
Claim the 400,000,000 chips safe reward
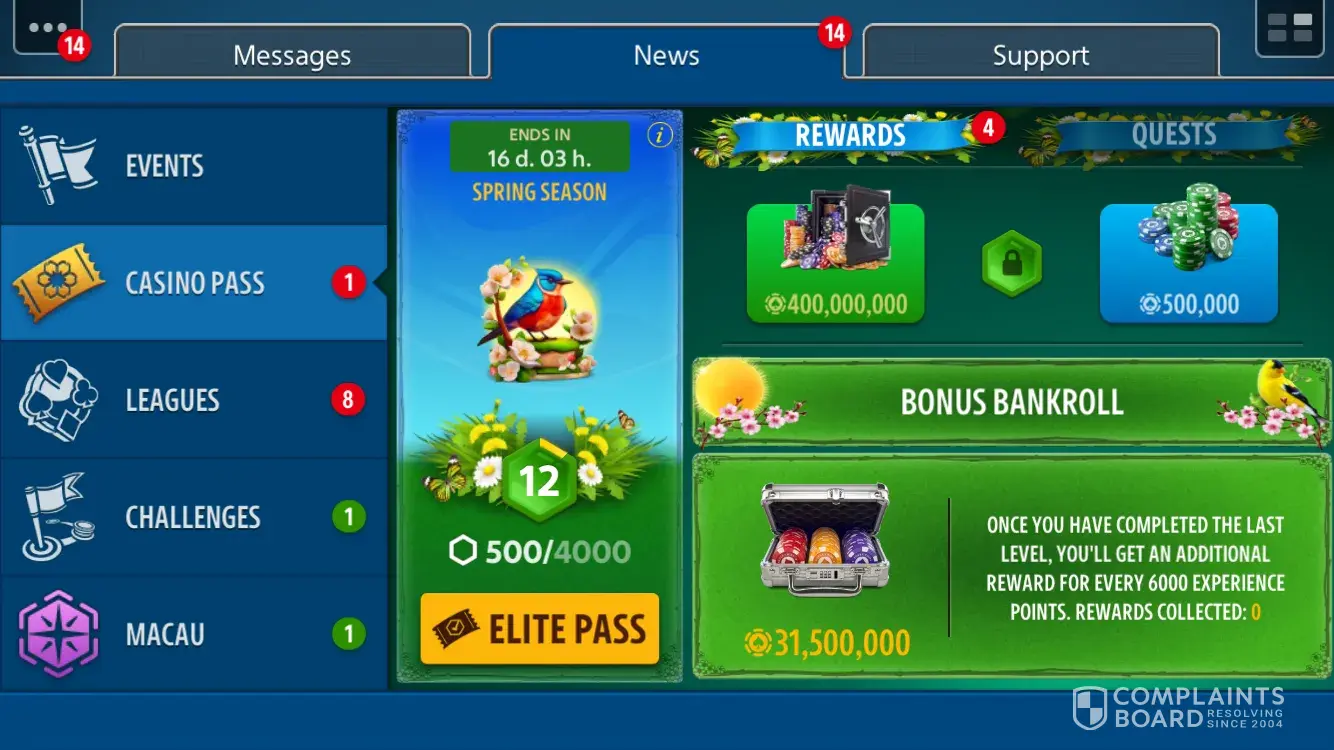coord(835,263)
